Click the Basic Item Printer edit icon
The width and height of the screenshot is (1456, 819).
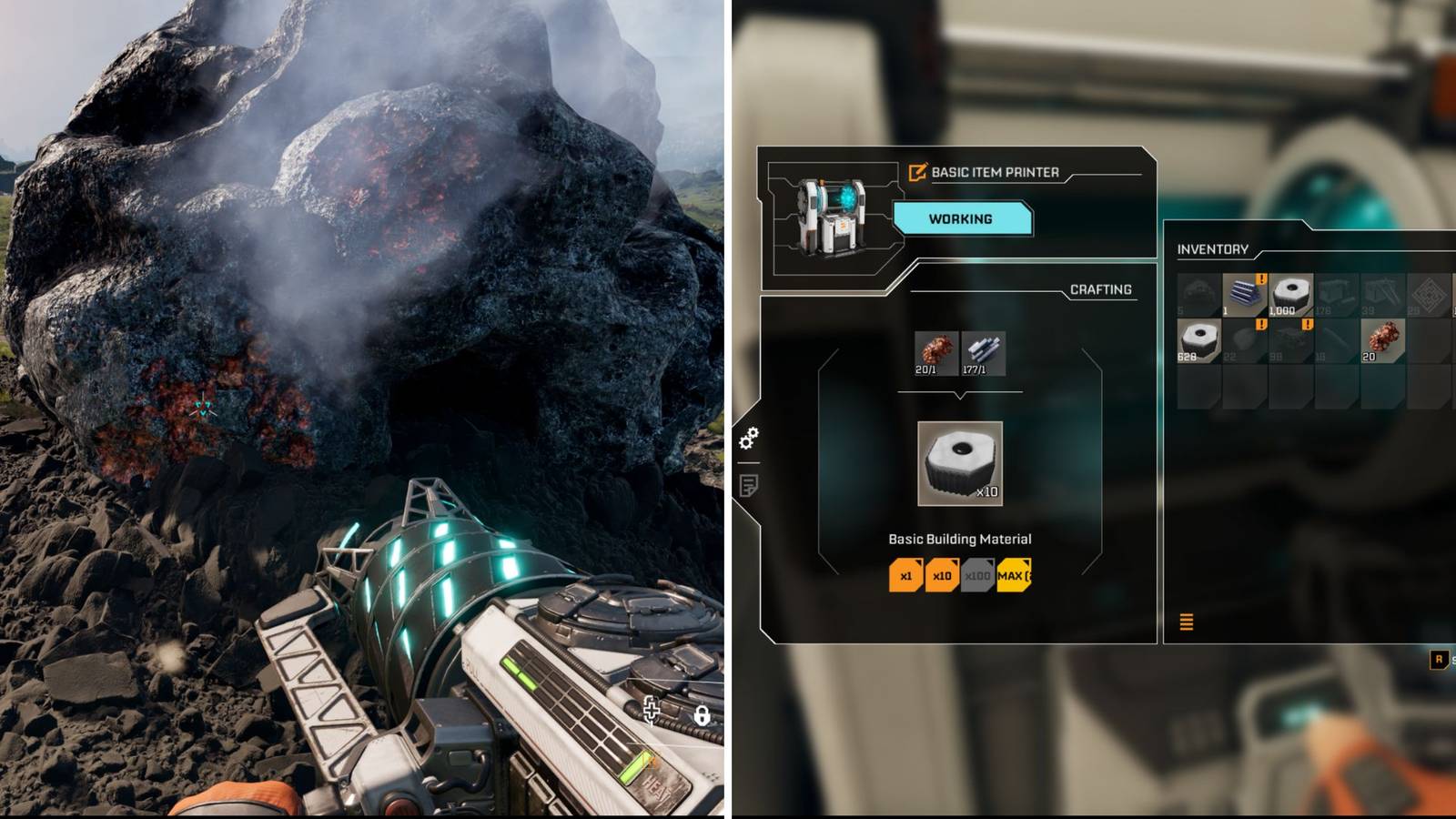[917, 171]
